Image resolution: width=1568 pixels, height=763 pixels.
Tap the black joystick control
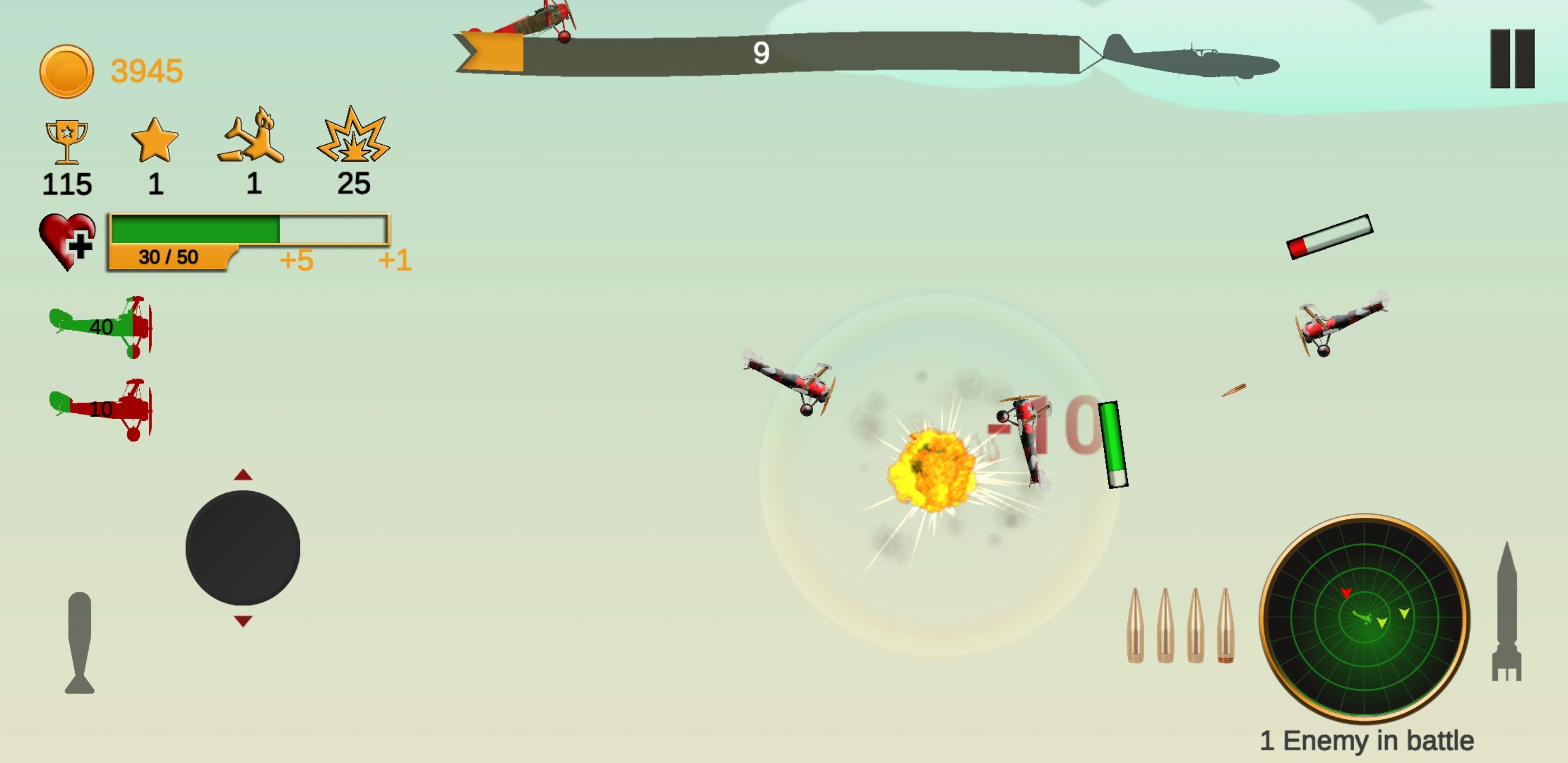click(242, 547)
